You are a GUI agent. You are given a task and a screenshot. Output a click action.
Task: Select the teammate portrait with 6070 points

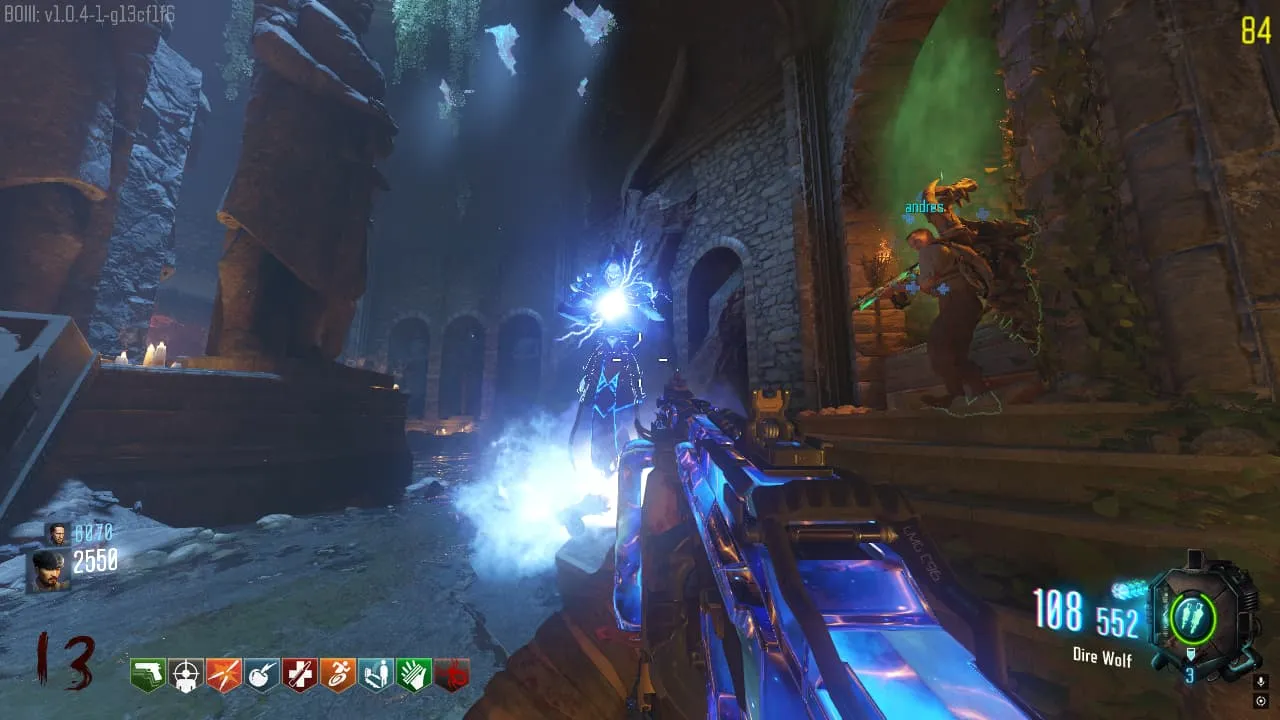point(57,534)
